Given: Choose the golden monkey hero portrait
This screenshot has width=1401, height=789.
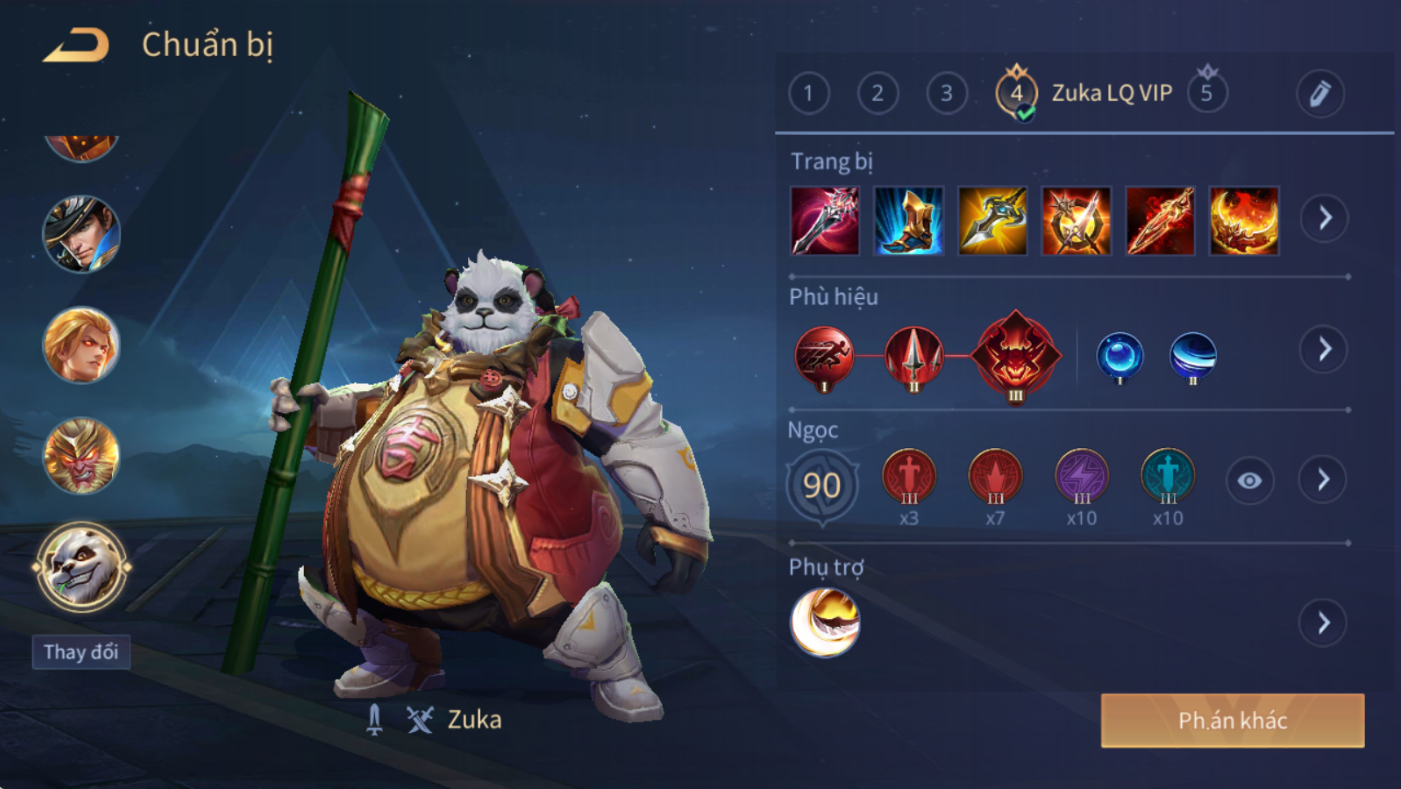Looking at the screenshot, I should coord(81,456).
